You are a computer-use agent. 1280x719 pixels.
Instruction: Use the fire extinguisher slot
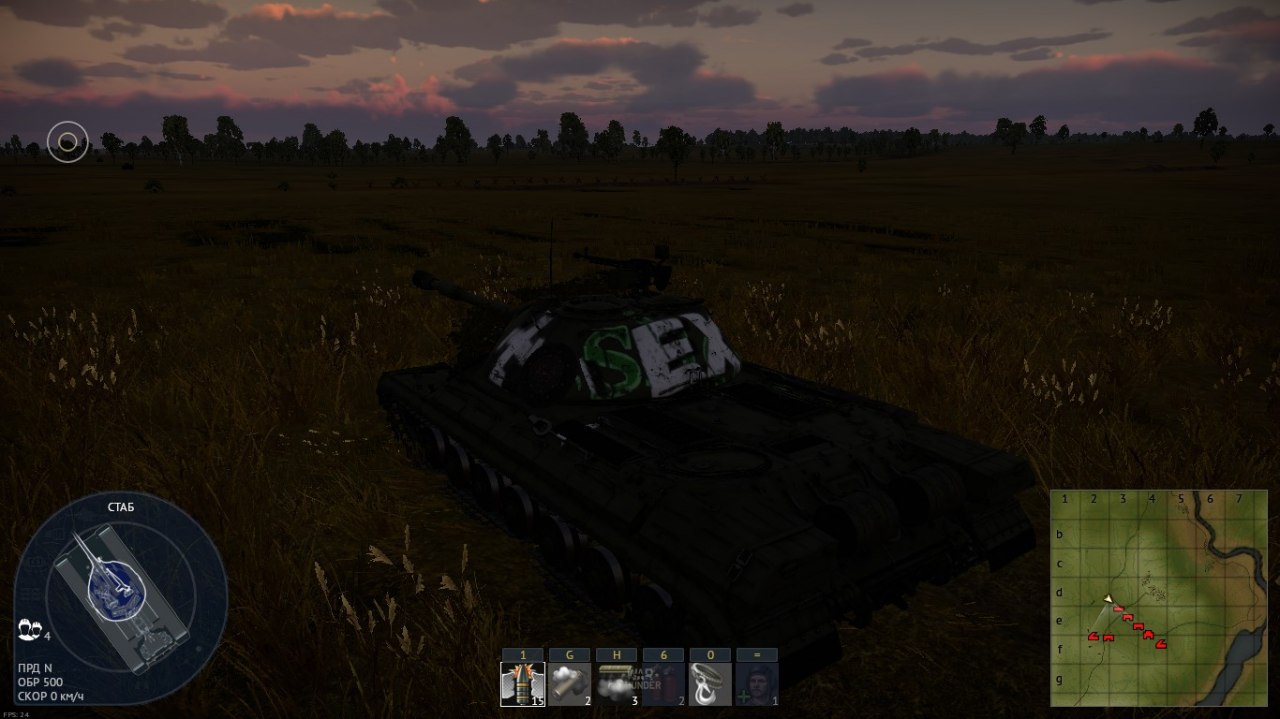(663, 684)
